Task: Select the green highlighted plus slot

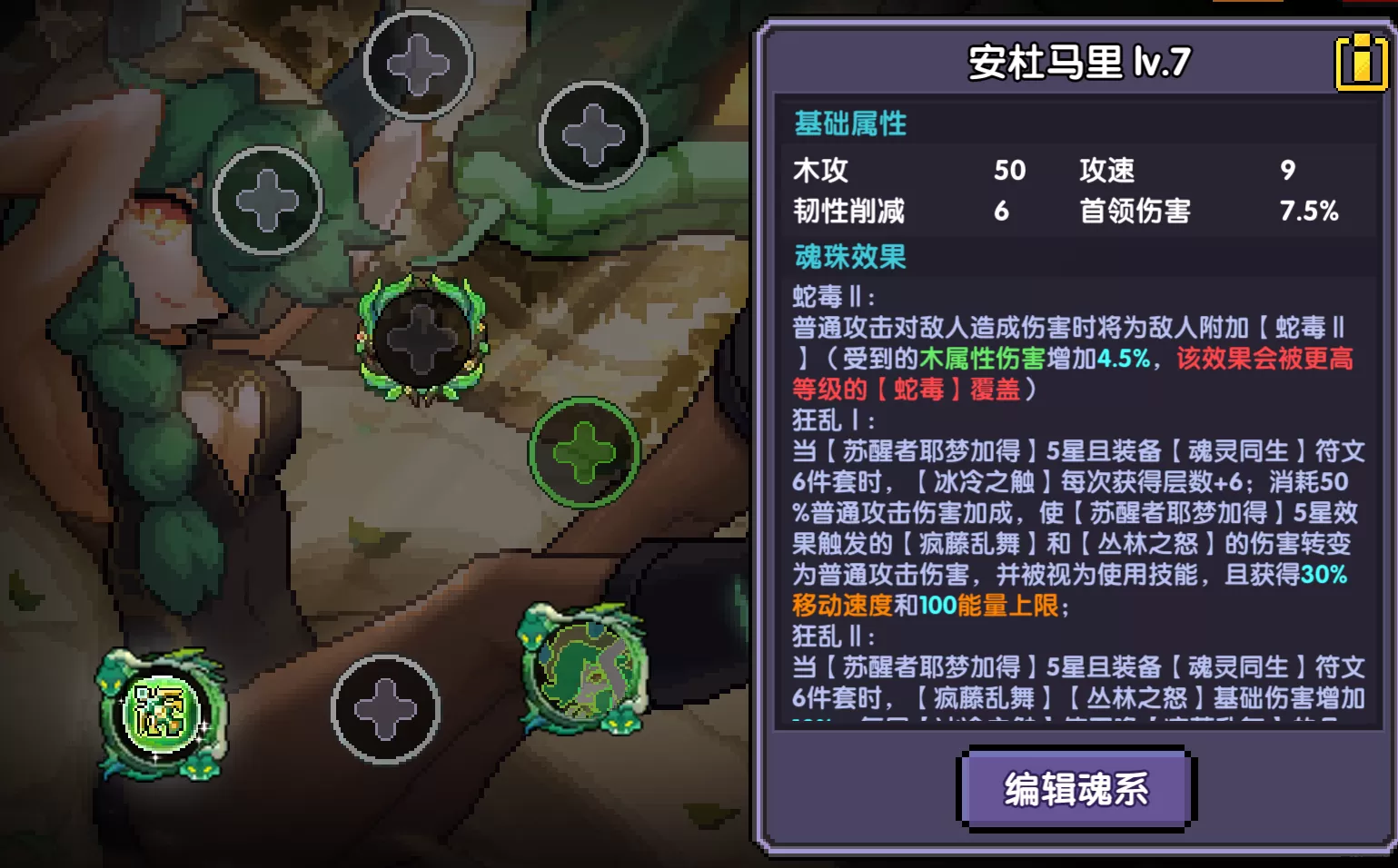Action: pos(584,451)
